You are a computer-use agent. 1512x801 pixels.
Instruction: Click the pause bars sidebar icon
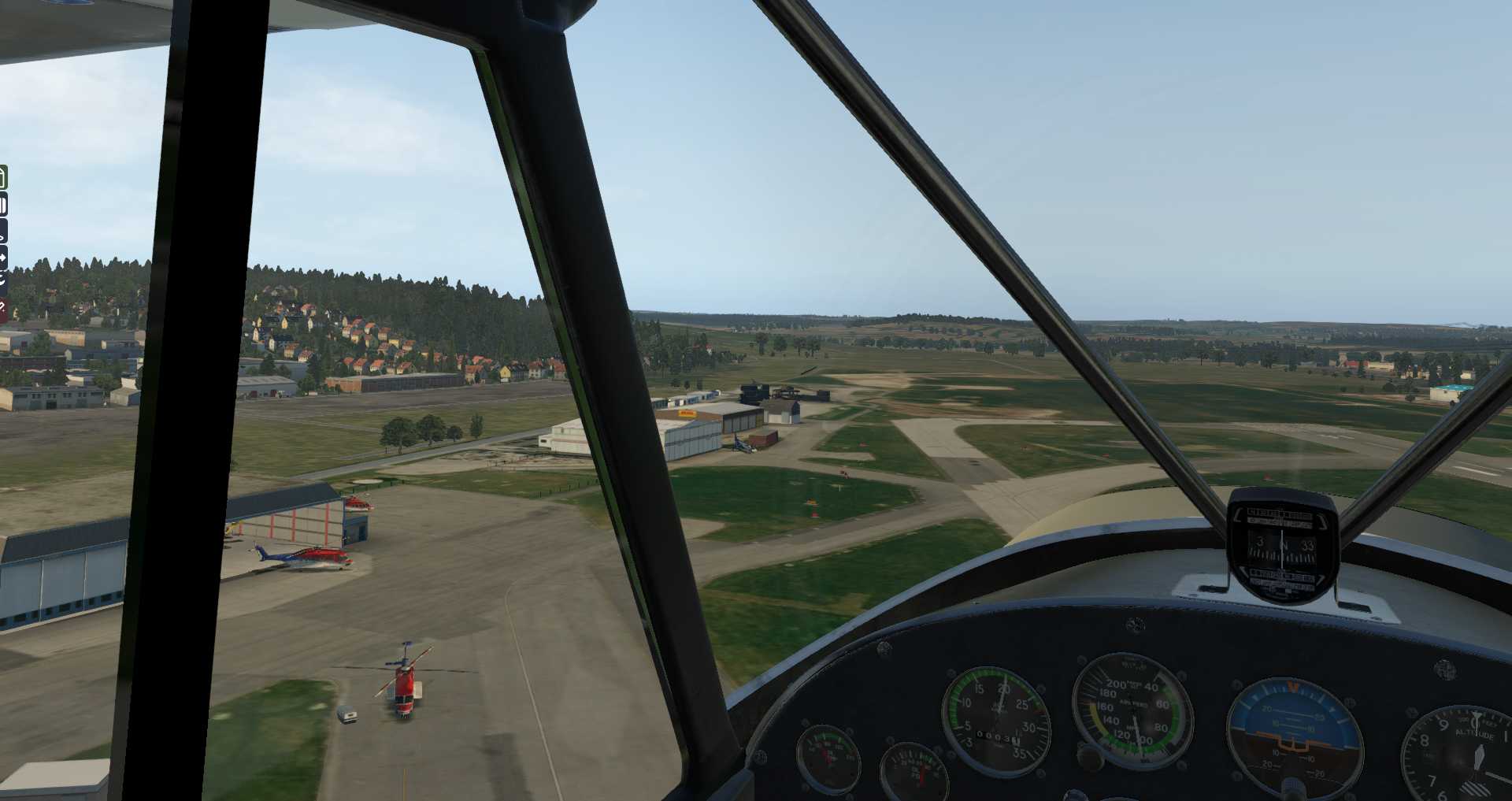[x=3, y=206]
